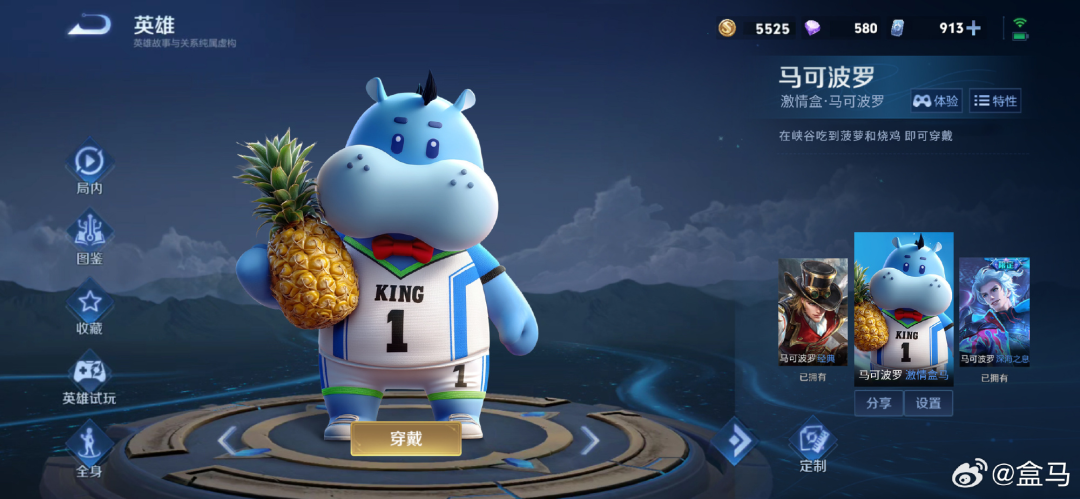Open the 定制 customization option
Image resolution: width=1080 pixels, height=499 pixels.
point(813,444)
